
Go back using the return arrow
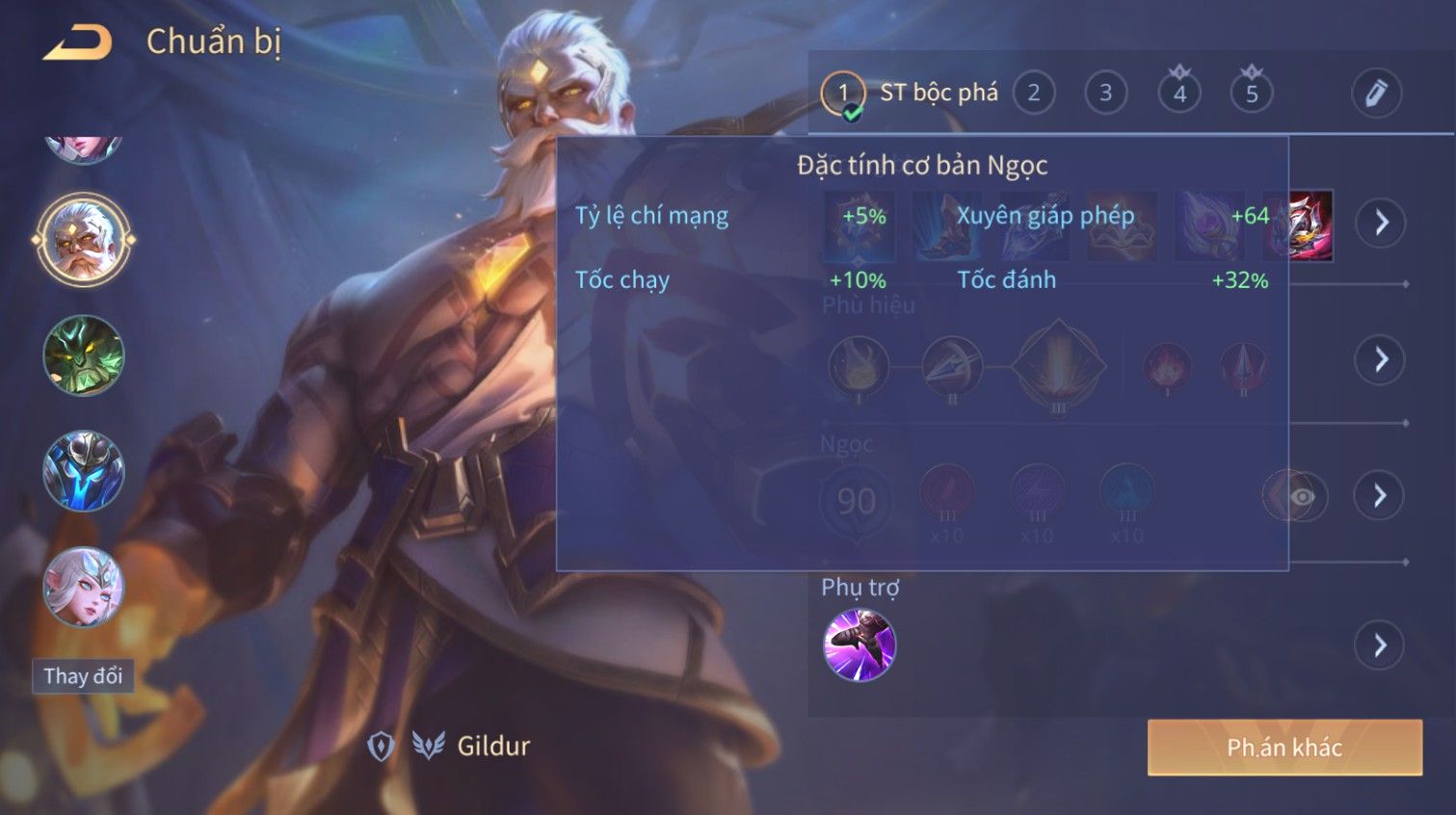click(77, 43)
